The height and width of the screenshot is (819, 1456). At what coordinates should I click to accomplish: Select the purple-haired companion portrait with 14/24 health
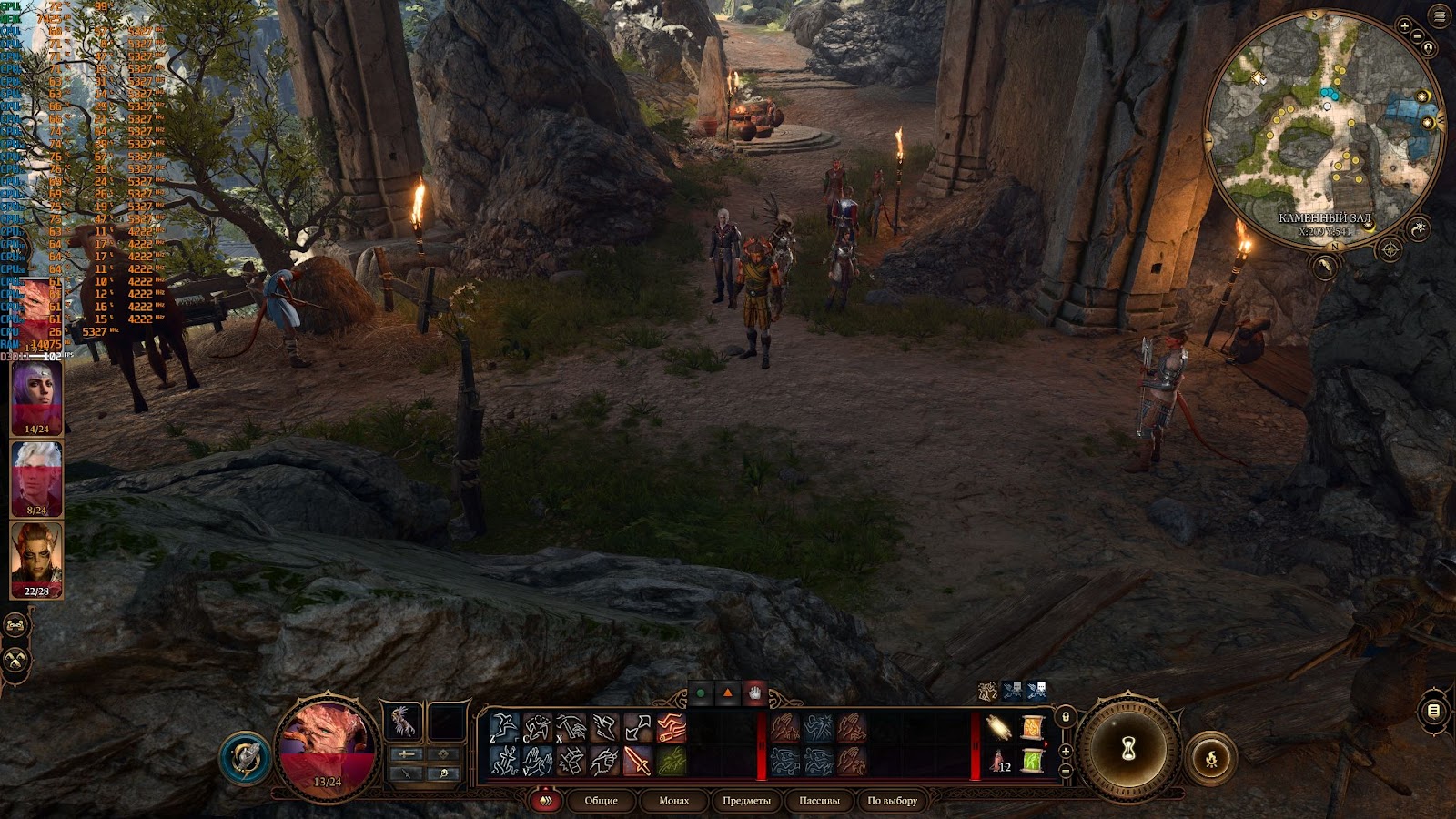[x=36, y=397]
